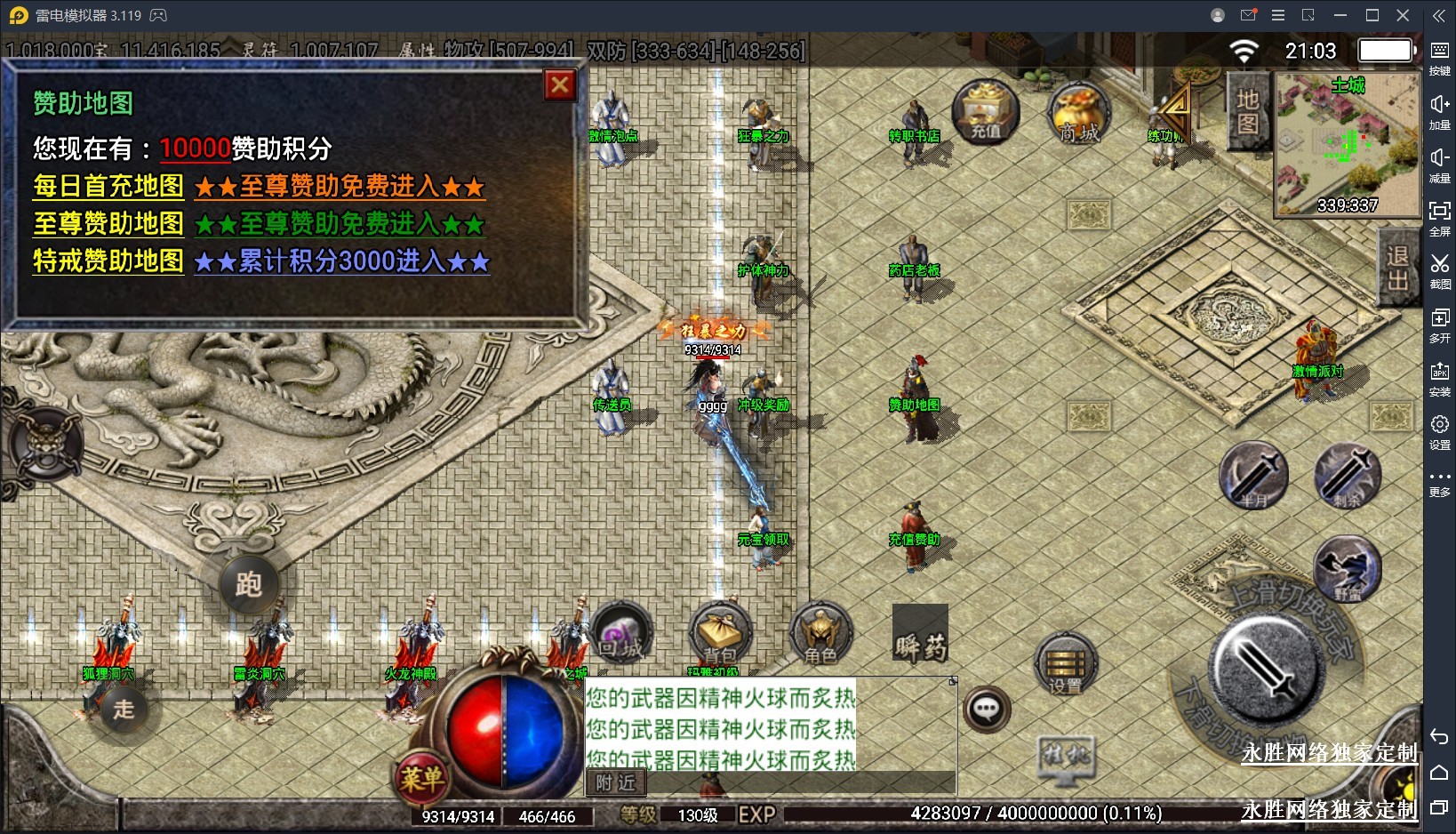Open the 充值 recharge icon
1456x834 pixels.
(985, 112)
